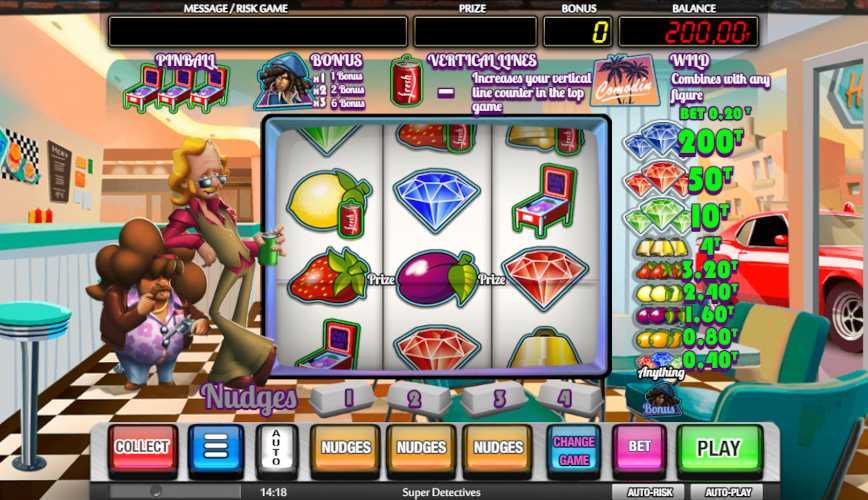The image size is (868, 500).
Task: Select nudge number 2 key
Action: tap(418, 398)
